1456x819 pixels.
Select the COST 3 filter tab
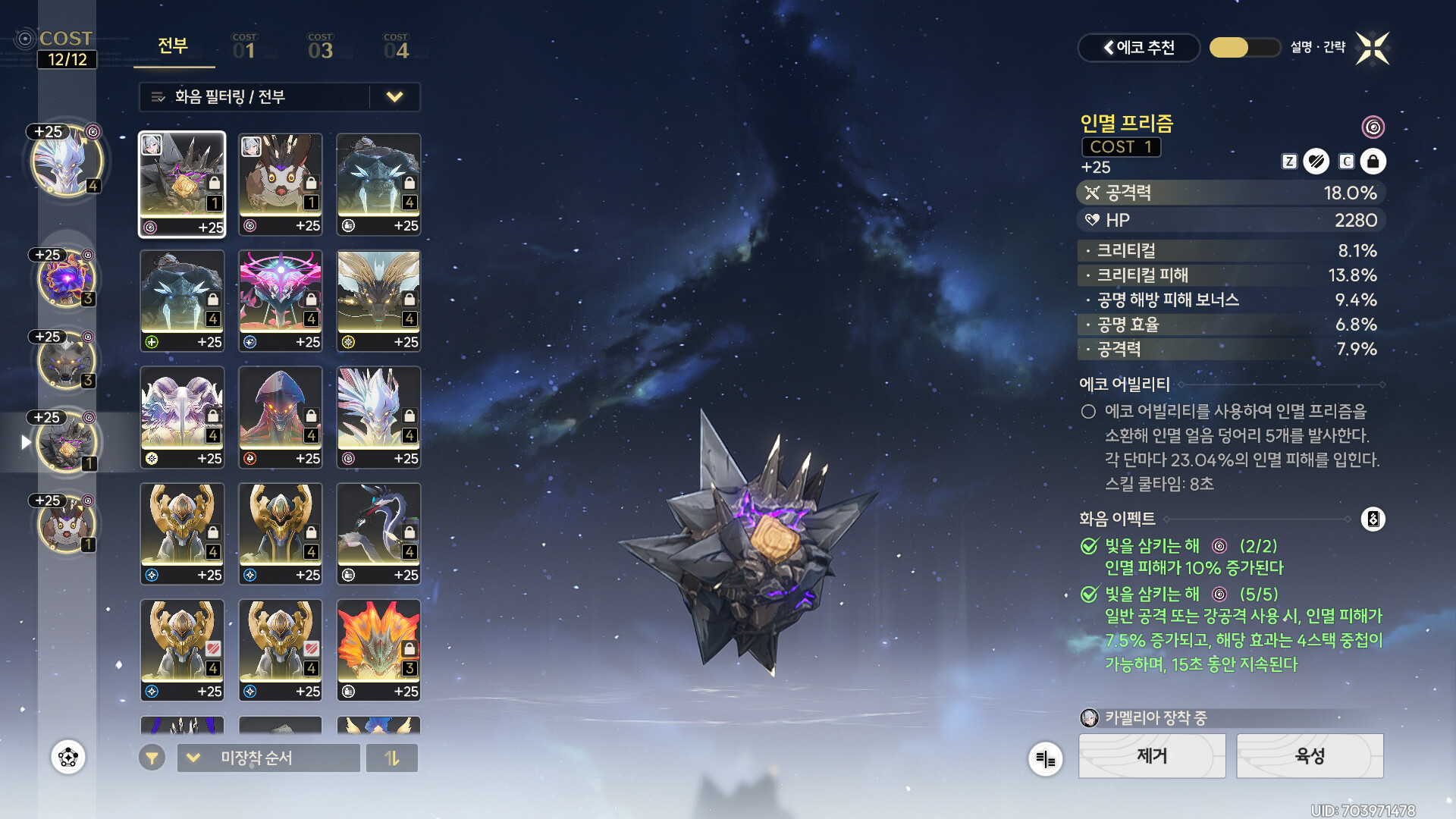coord(320,48)
